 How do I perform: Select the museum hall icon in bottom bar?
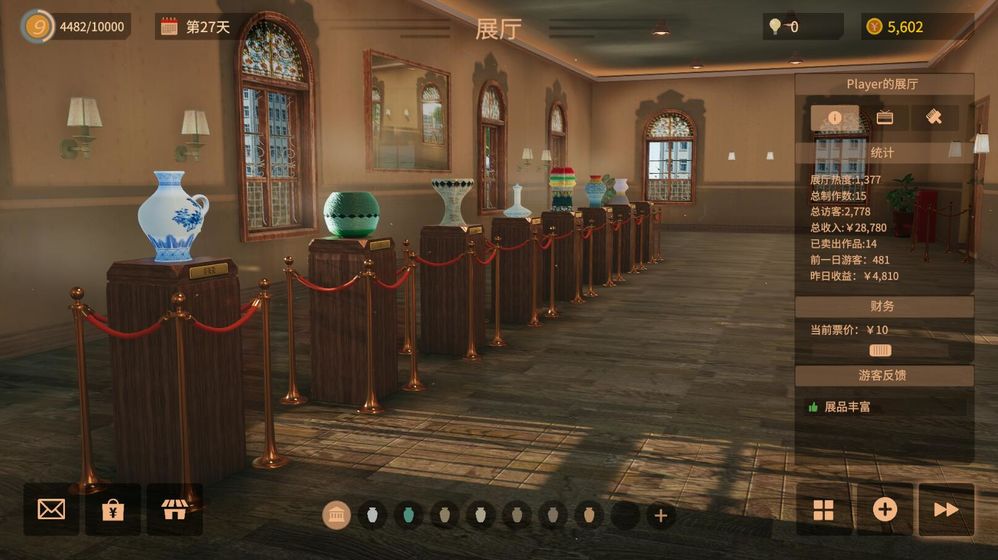click(x=336, y=515)
